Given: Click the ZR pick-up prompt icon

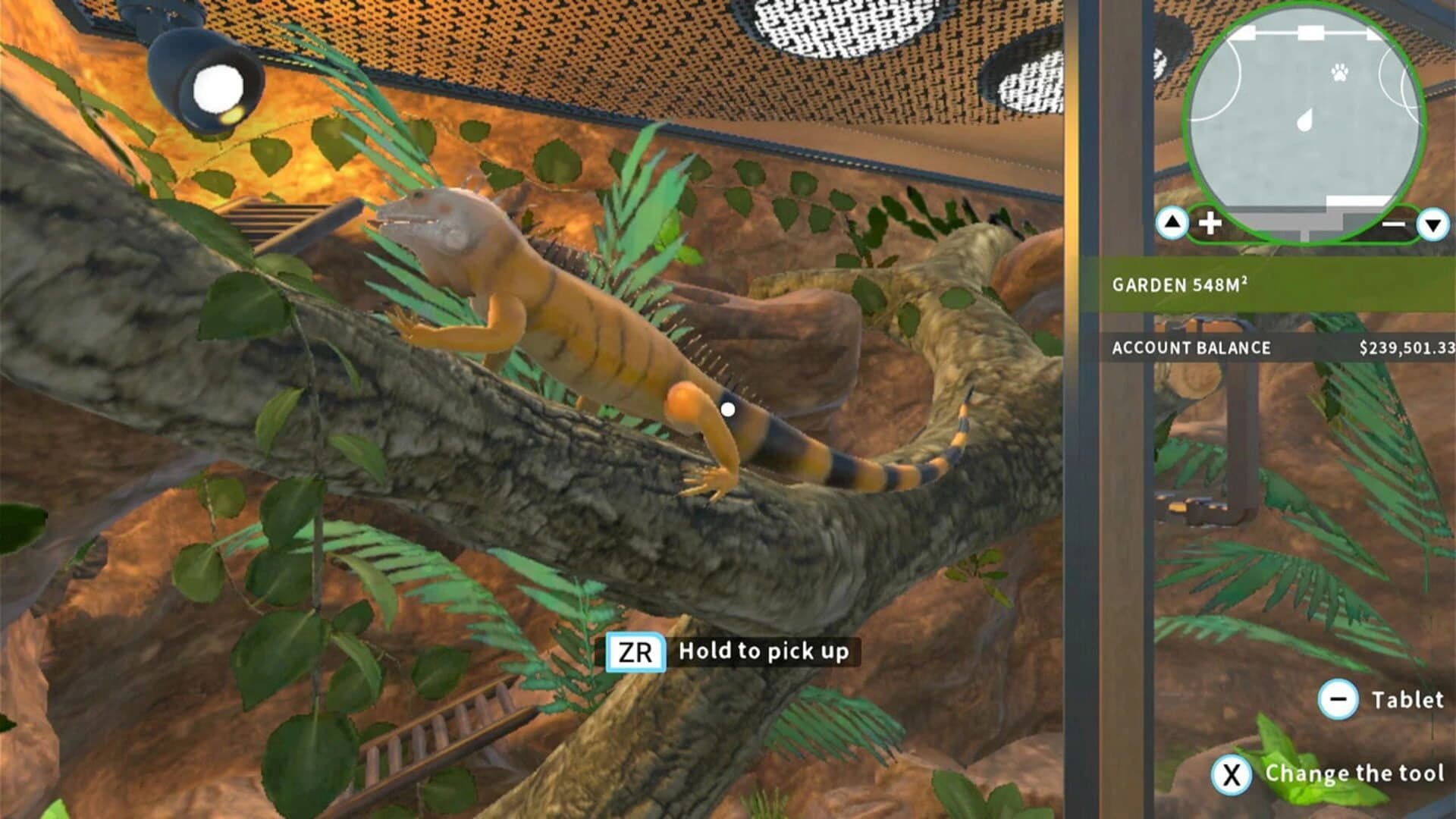Looking at the screenshot, I should pyautogui.click(x=635, y=651).
